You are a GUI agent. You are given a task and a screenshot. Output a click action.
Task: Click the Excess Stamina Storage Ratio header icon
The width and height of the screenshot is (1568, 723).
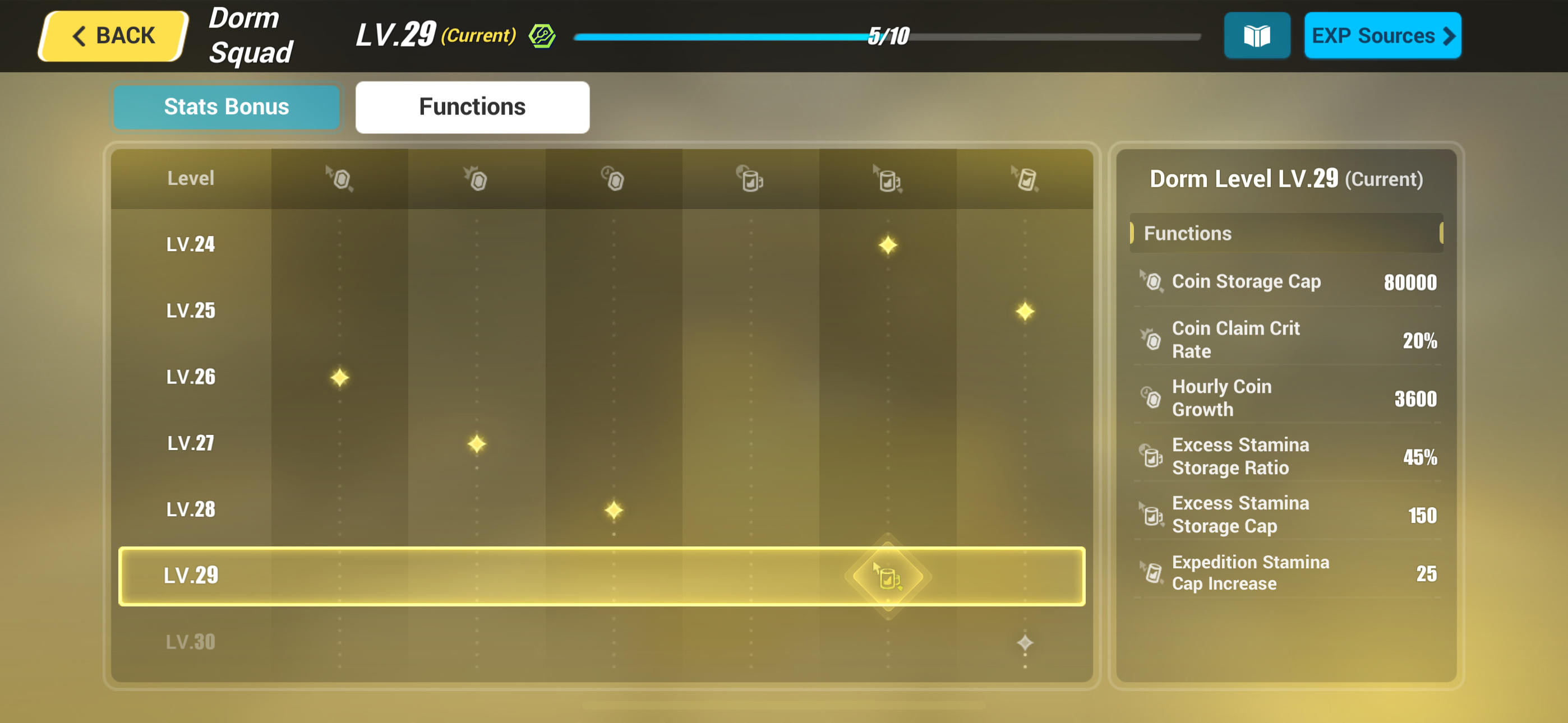tap(750, 178)
